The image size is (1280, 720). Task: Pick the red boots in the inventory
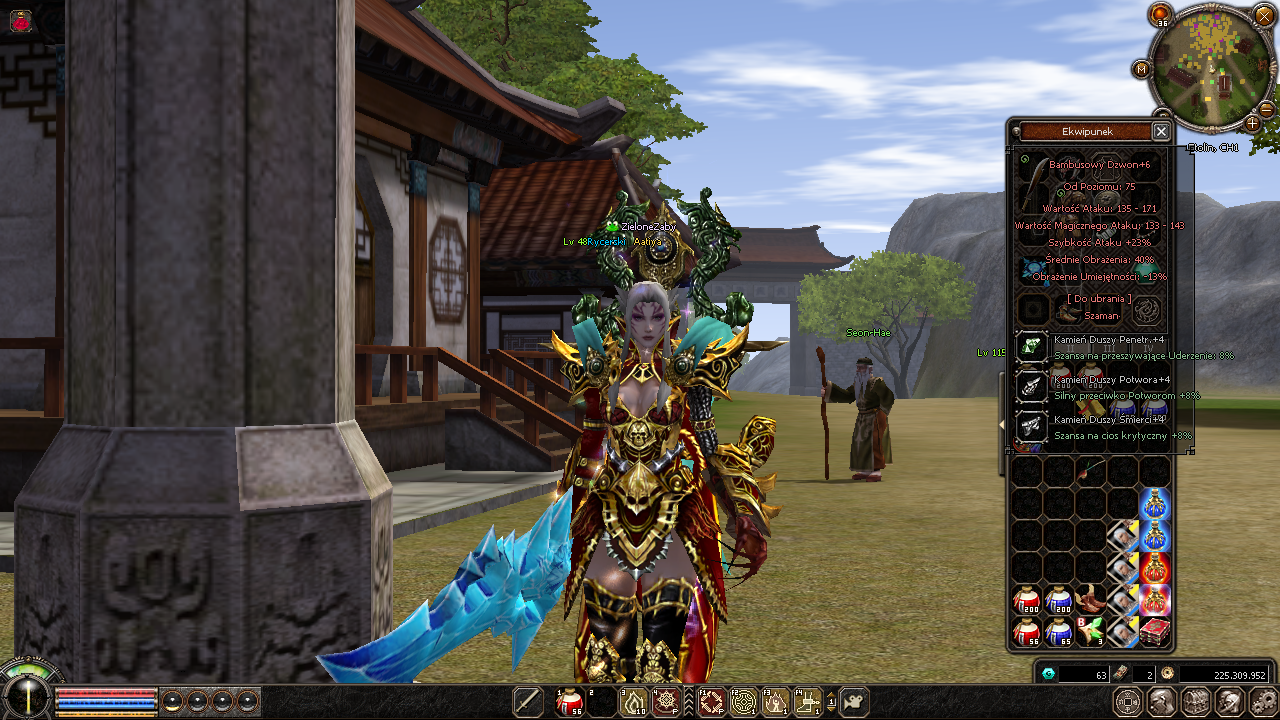pos(1092,600)
